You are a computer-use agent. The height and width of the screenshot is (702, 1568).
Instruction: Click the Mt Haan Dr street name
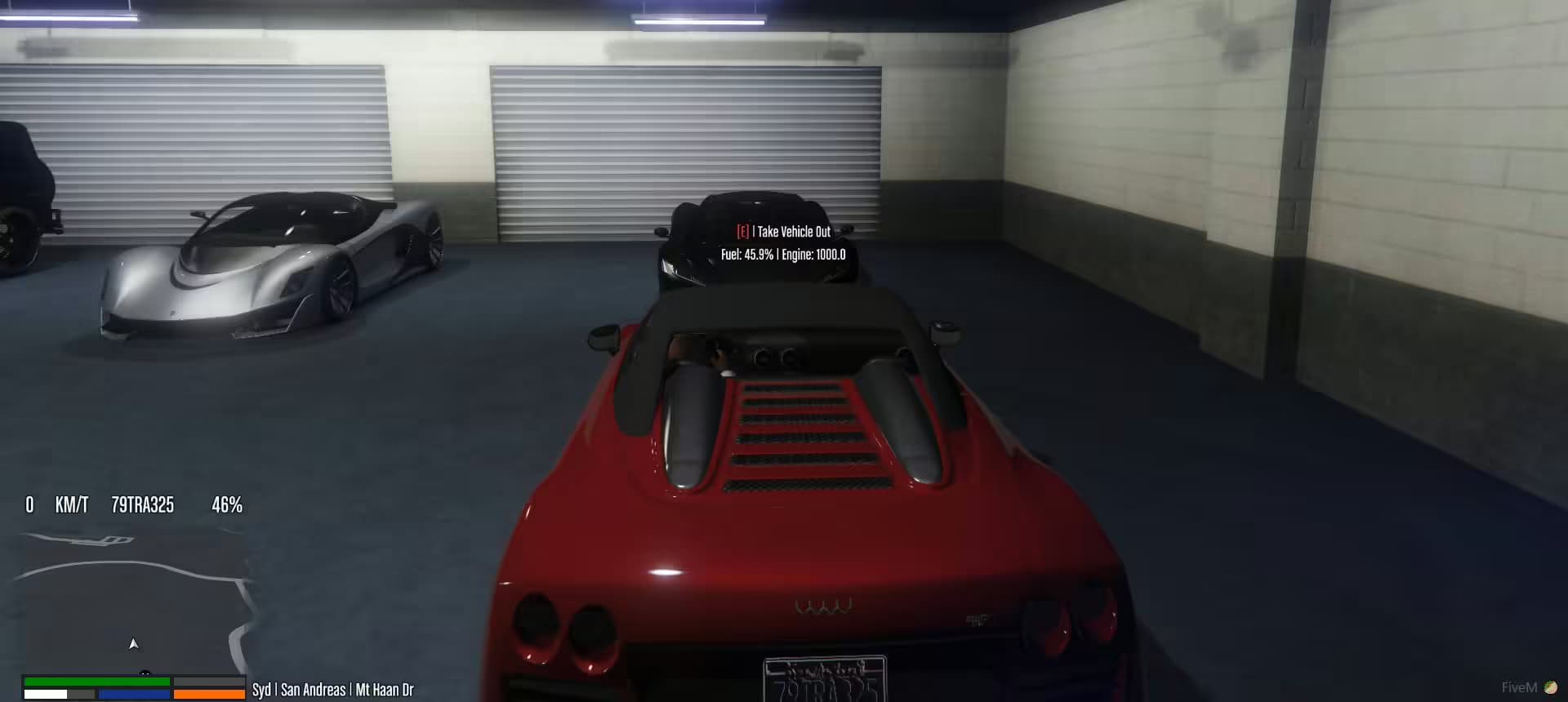(384, 690)
